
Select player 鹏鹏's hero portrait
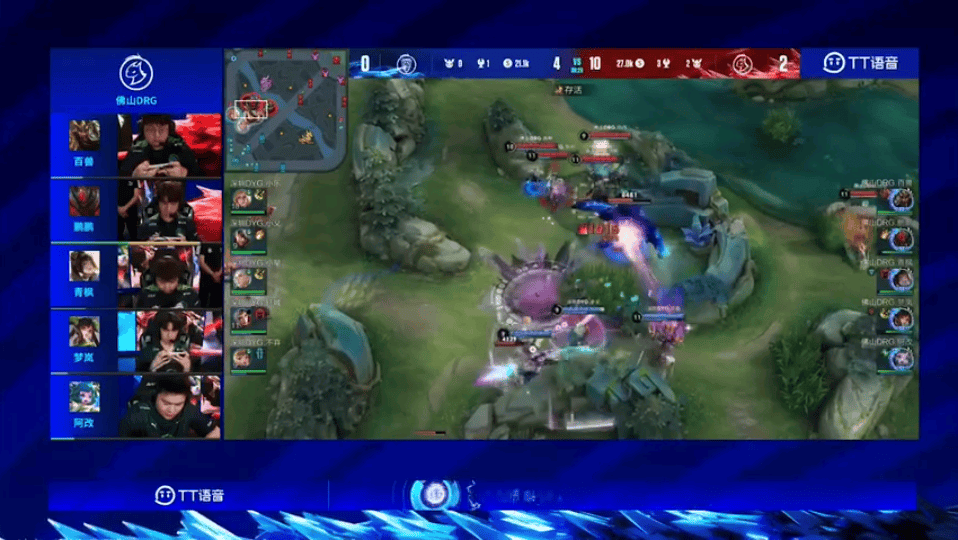tap(84, 201)
